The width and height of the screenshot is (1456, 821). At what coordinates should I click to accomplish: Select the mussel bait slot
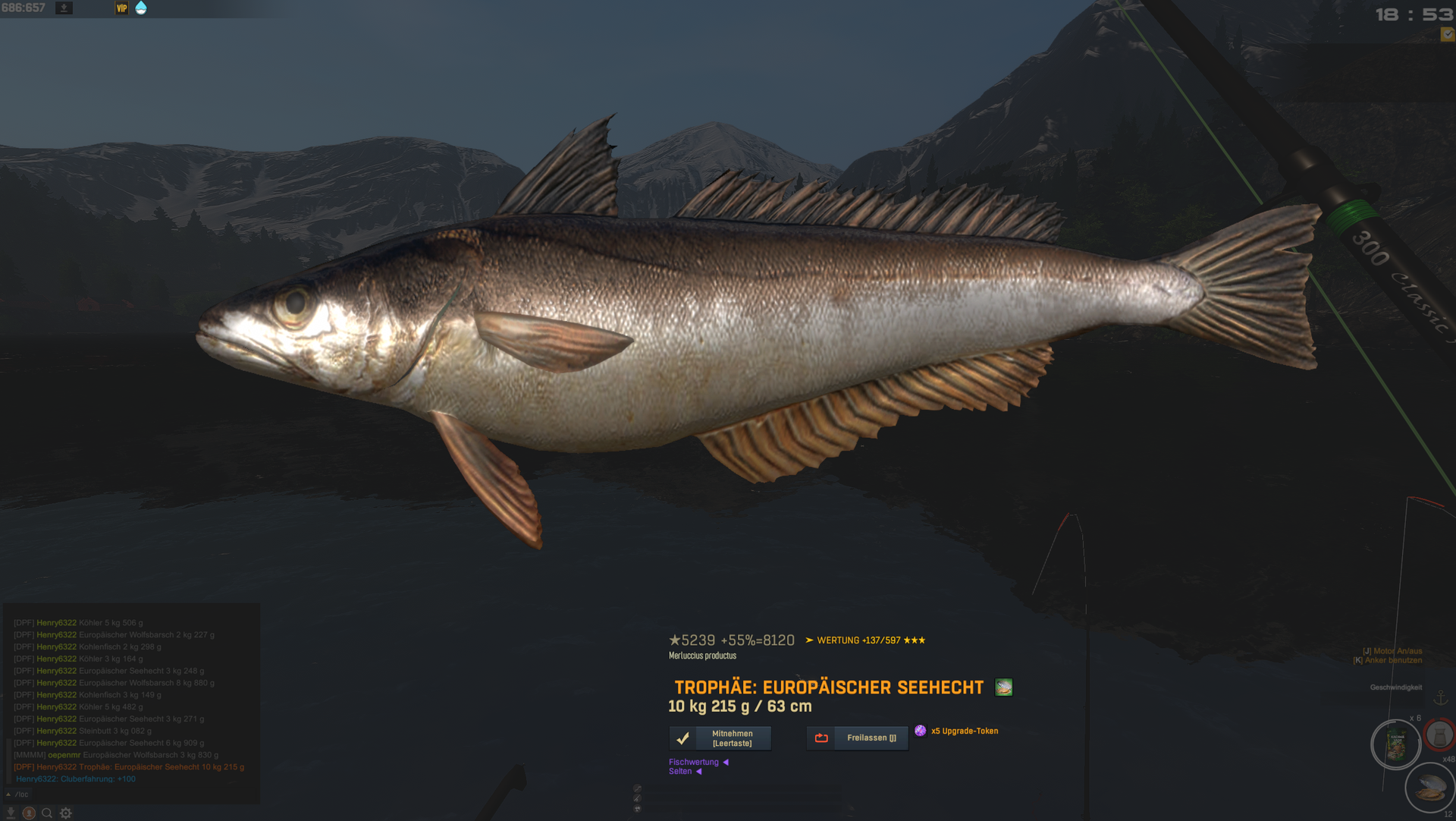1429,786
